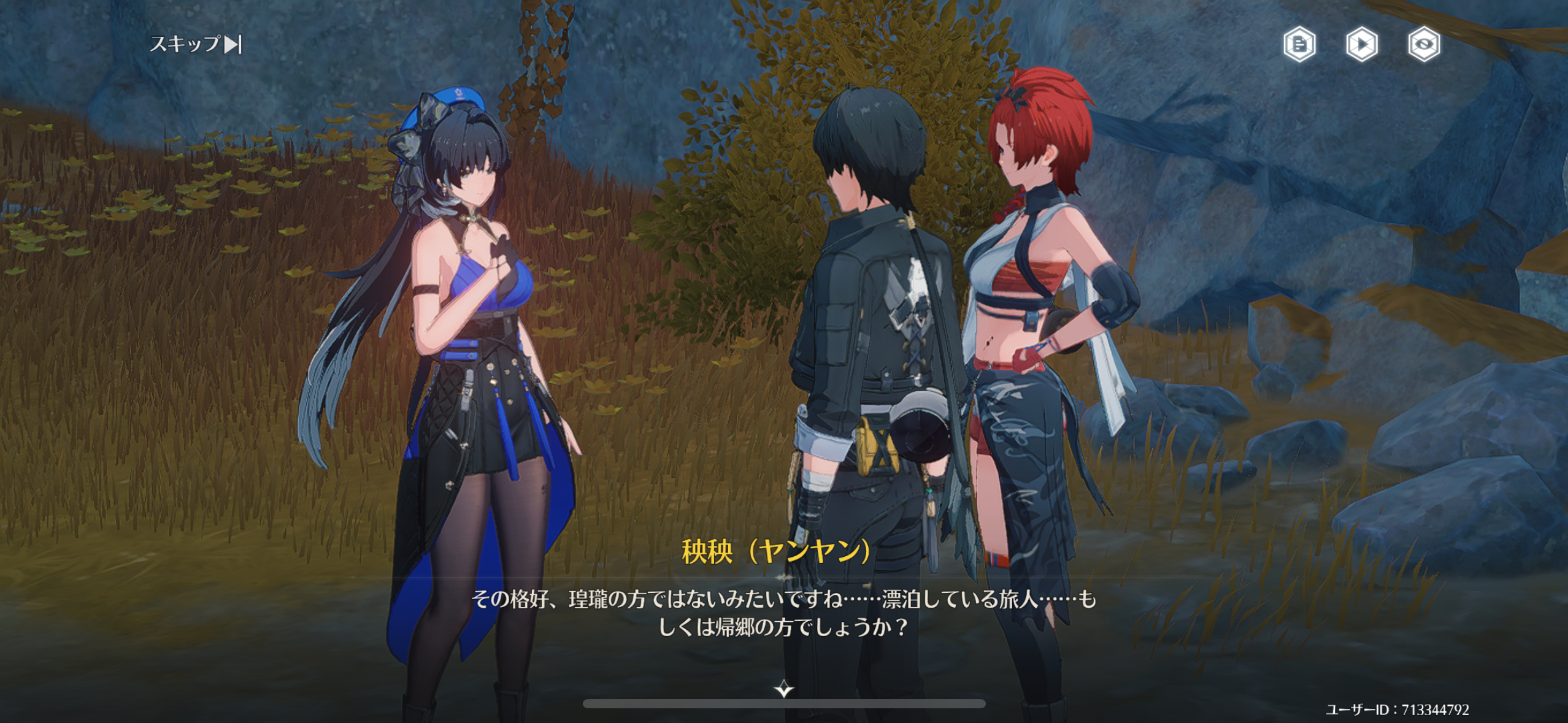The height and width of the screenshot is (723, 1568).
Task: Toggle auto-play with the play hexagon icon
Action: point(1362,44)
